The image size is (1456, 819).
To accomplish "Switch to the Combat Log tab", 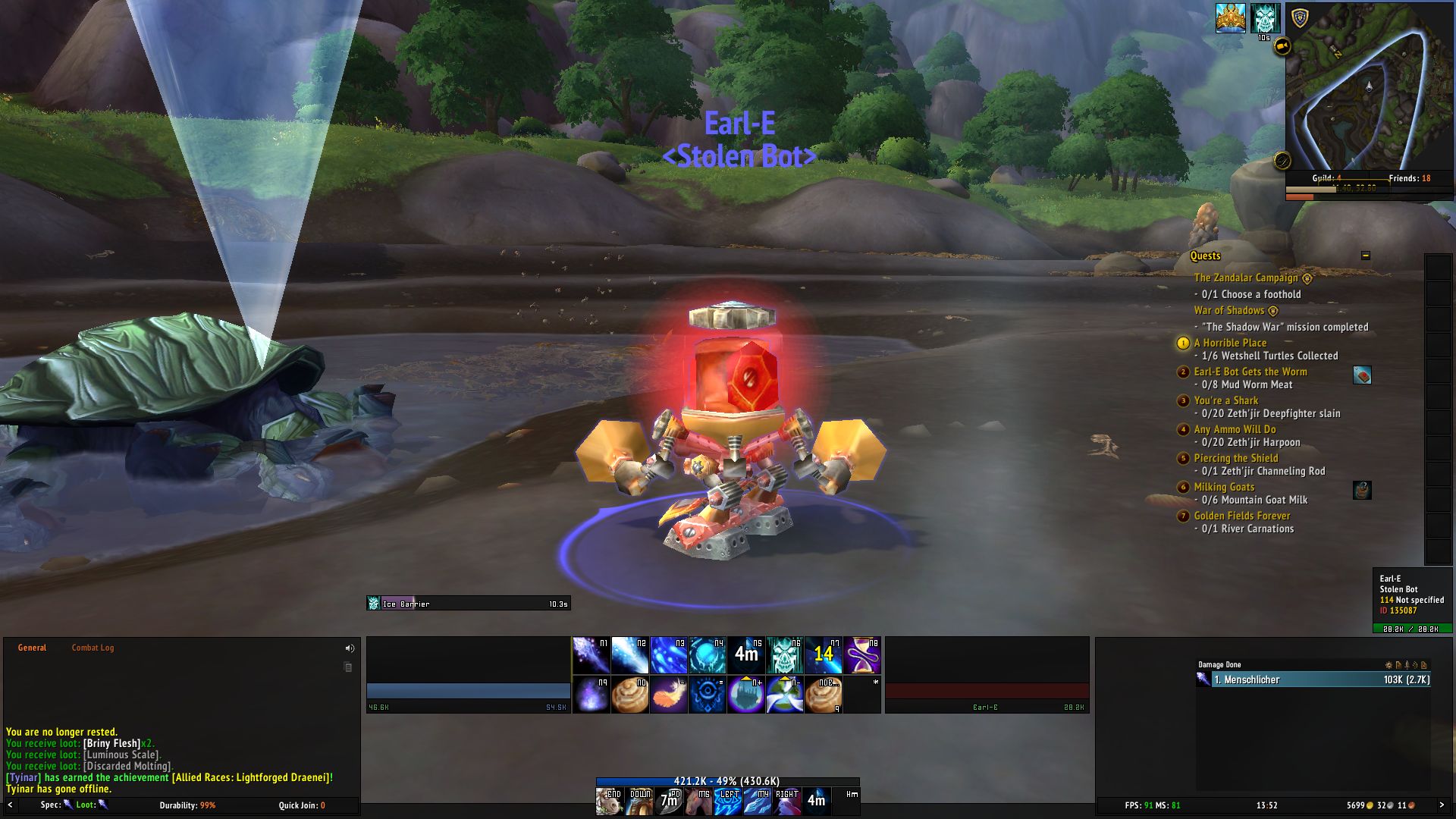I will point(93,648).
